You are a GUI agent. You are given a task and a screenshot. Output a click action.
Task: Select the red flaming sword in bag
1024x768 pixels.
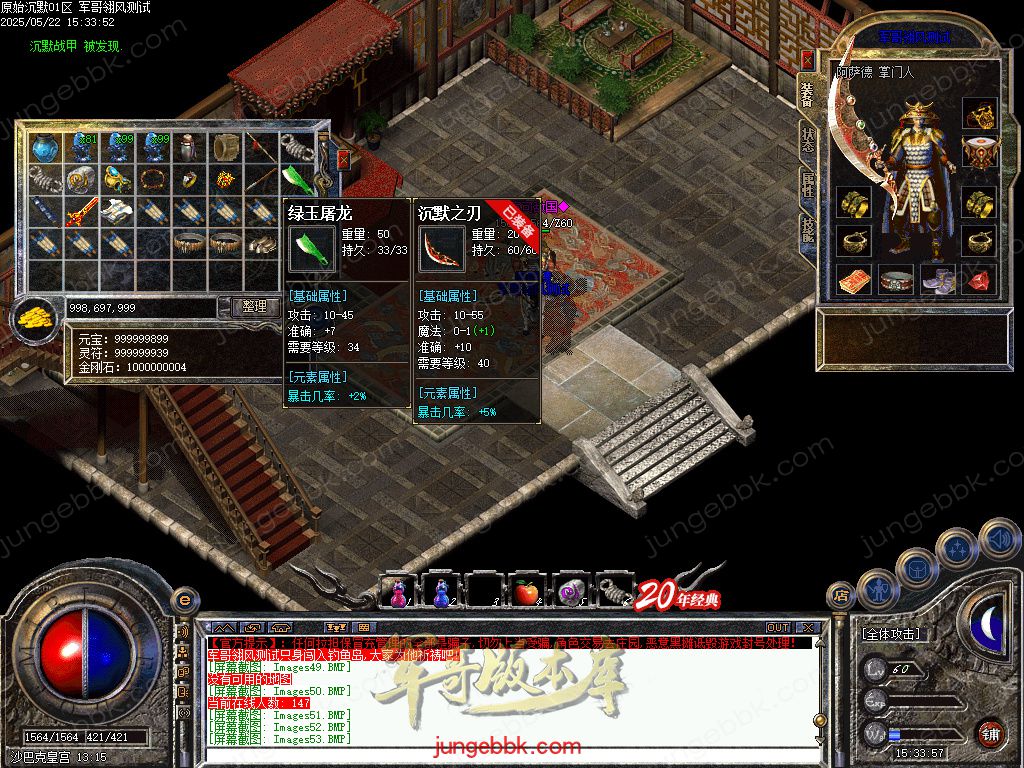[x=82, y=211]
